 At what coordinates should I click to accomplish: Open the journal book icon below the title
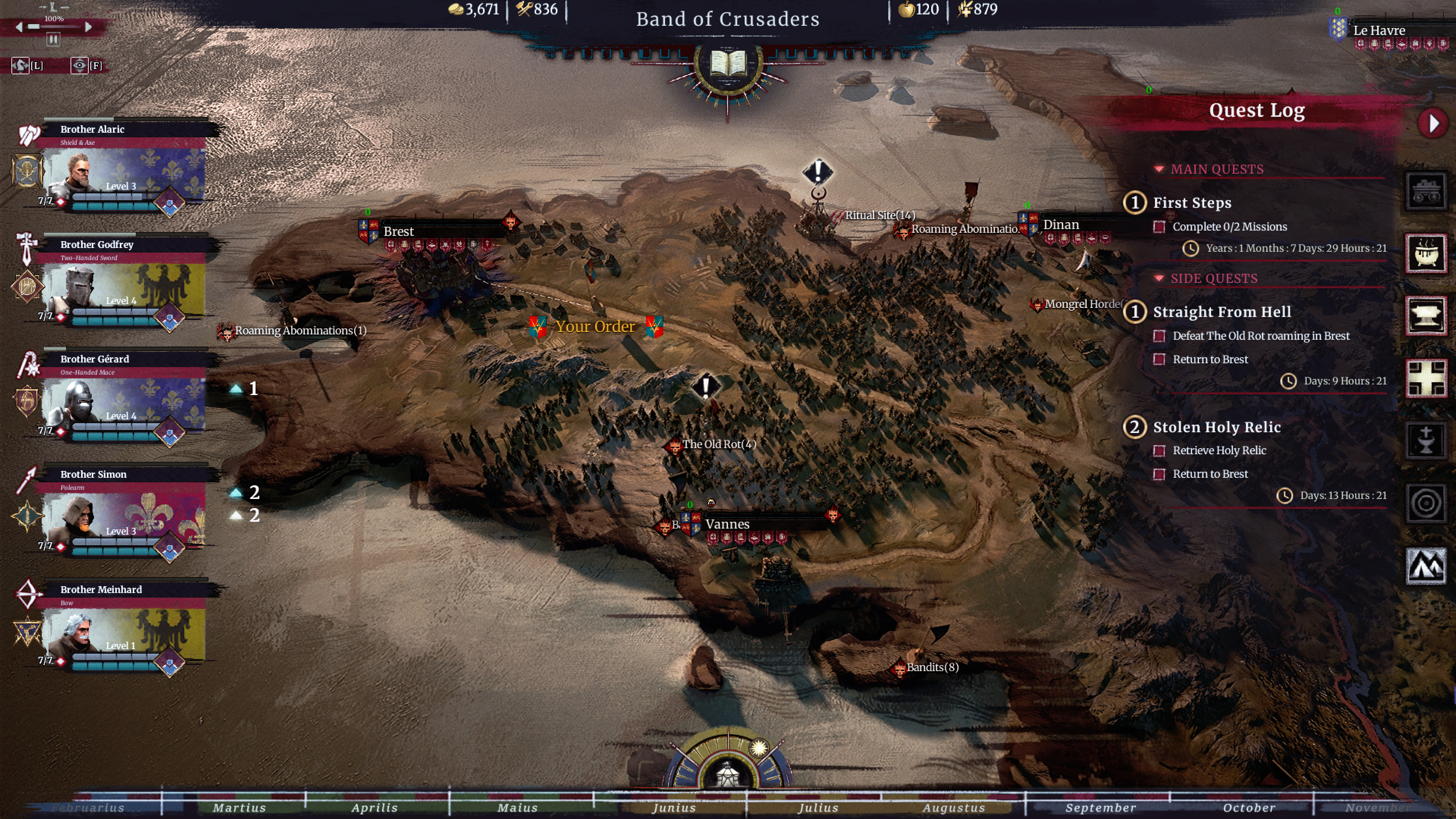pyautogui.click(x=728, y=64)
